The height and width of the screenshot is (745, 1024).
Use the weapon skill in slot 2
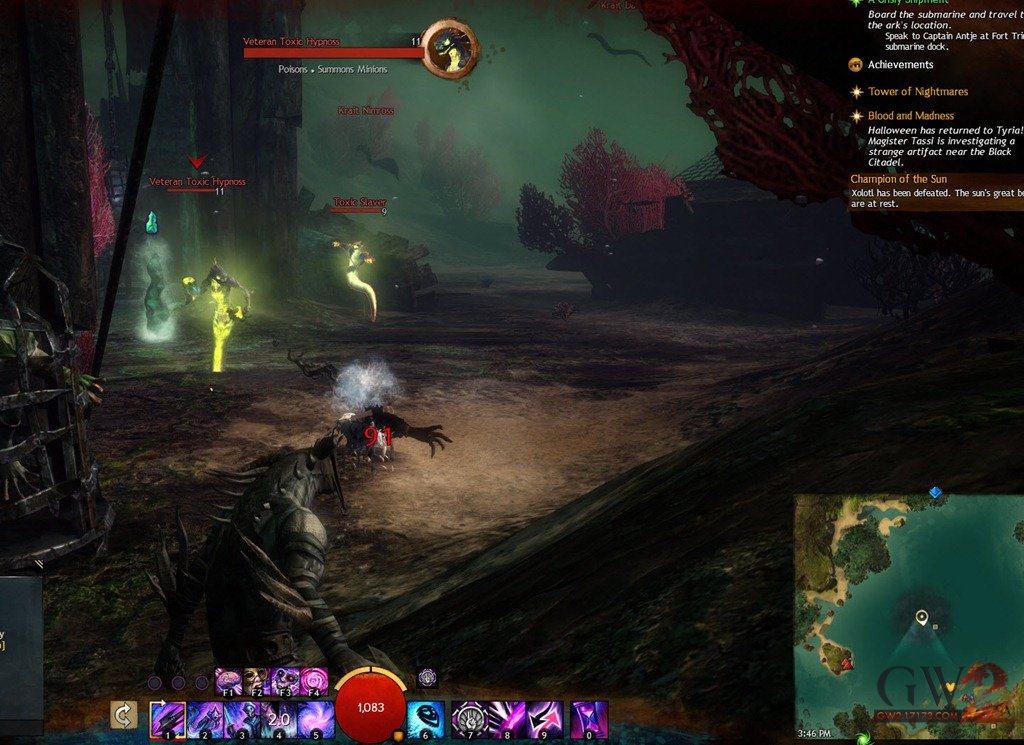pyautogui.click(x=203, y=719)
